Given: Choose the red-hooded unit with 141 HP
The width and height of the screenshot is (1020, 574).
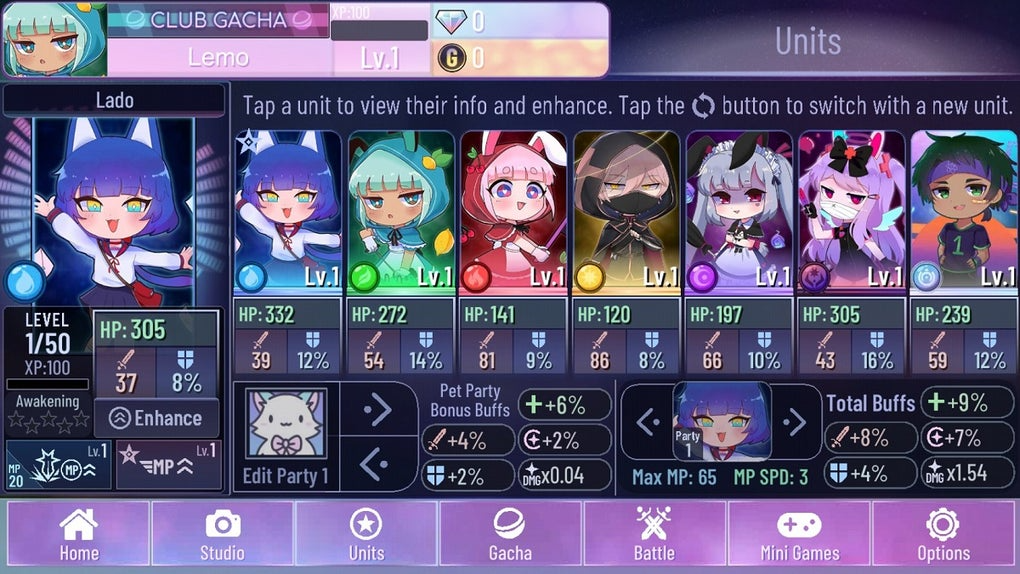Looking at the screenshot, I should tap(514, 212).
